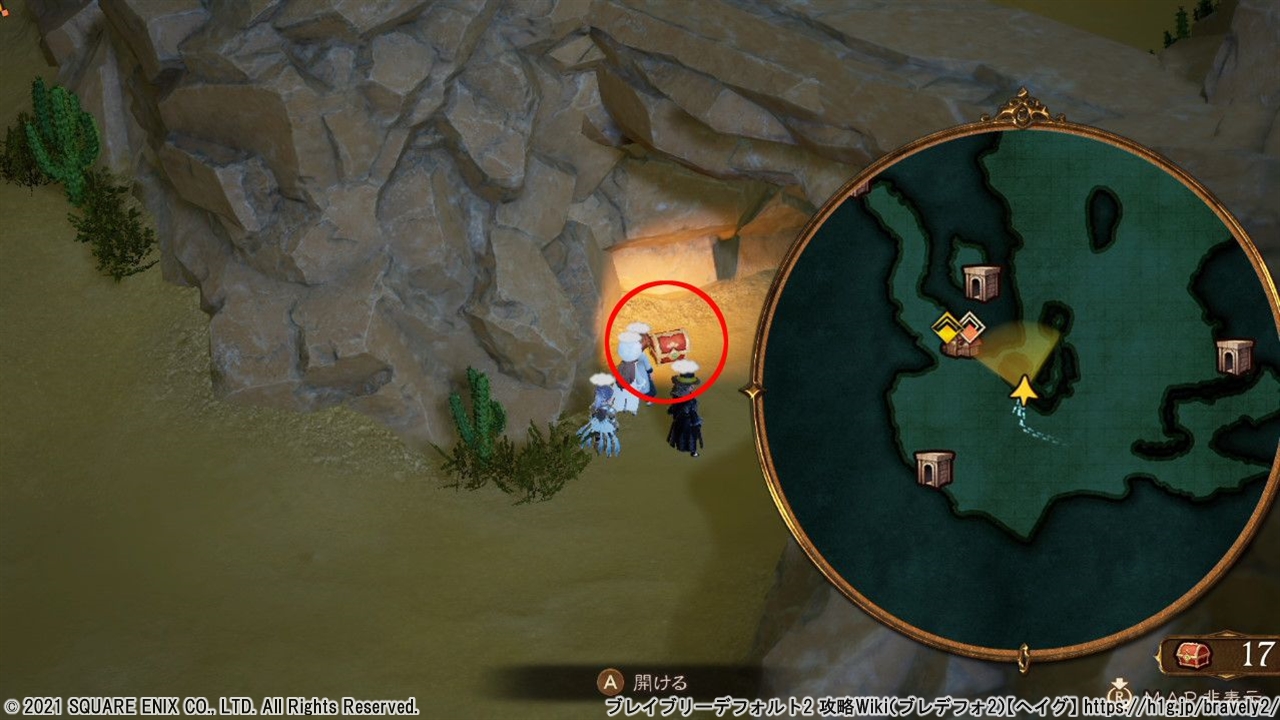
Task: Click the treasure chest counter icon
Action: click(x=1194, y=655)
